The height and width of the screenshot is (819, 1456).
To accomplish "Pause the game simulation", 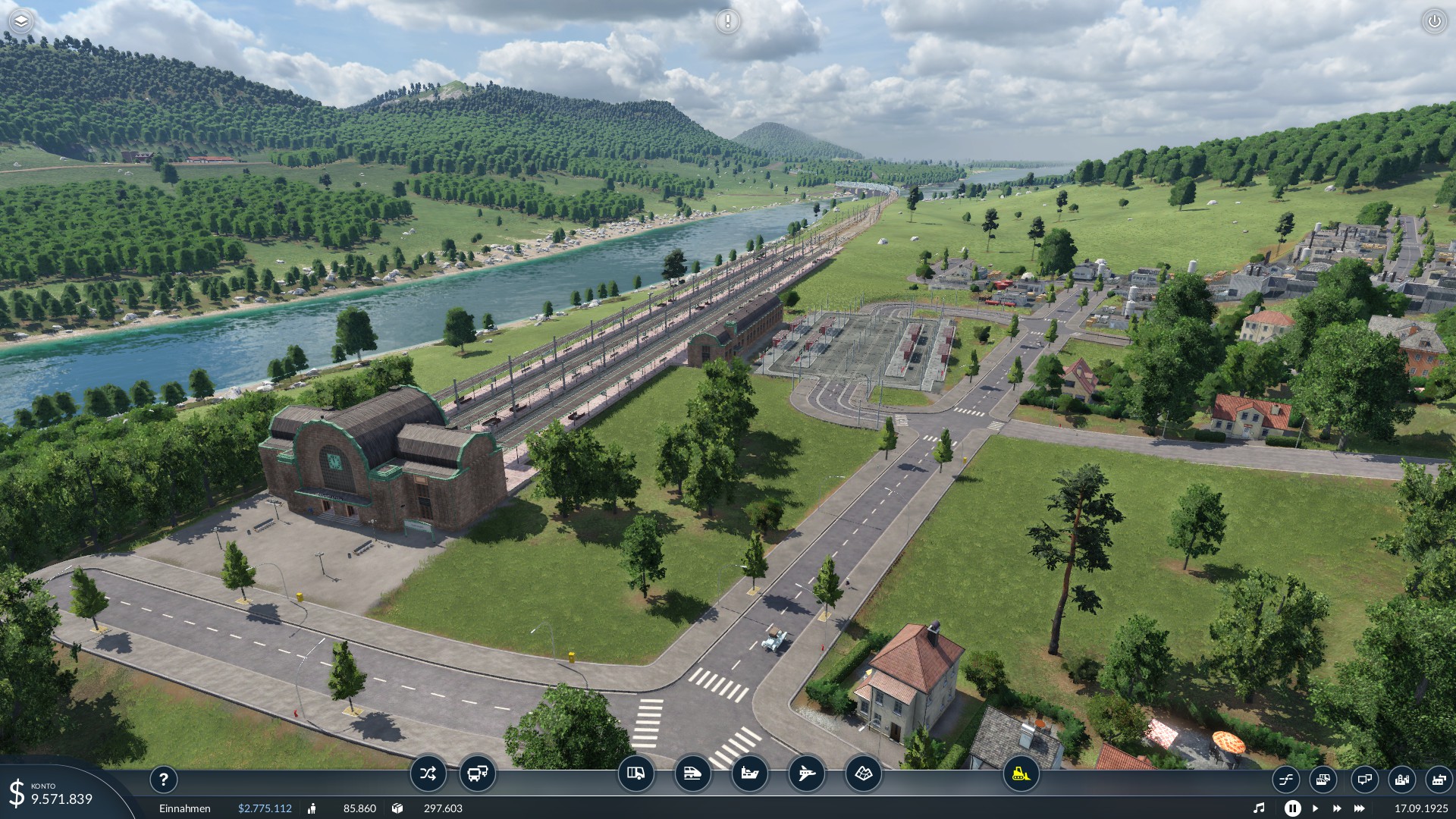I will pos(1292,808).
